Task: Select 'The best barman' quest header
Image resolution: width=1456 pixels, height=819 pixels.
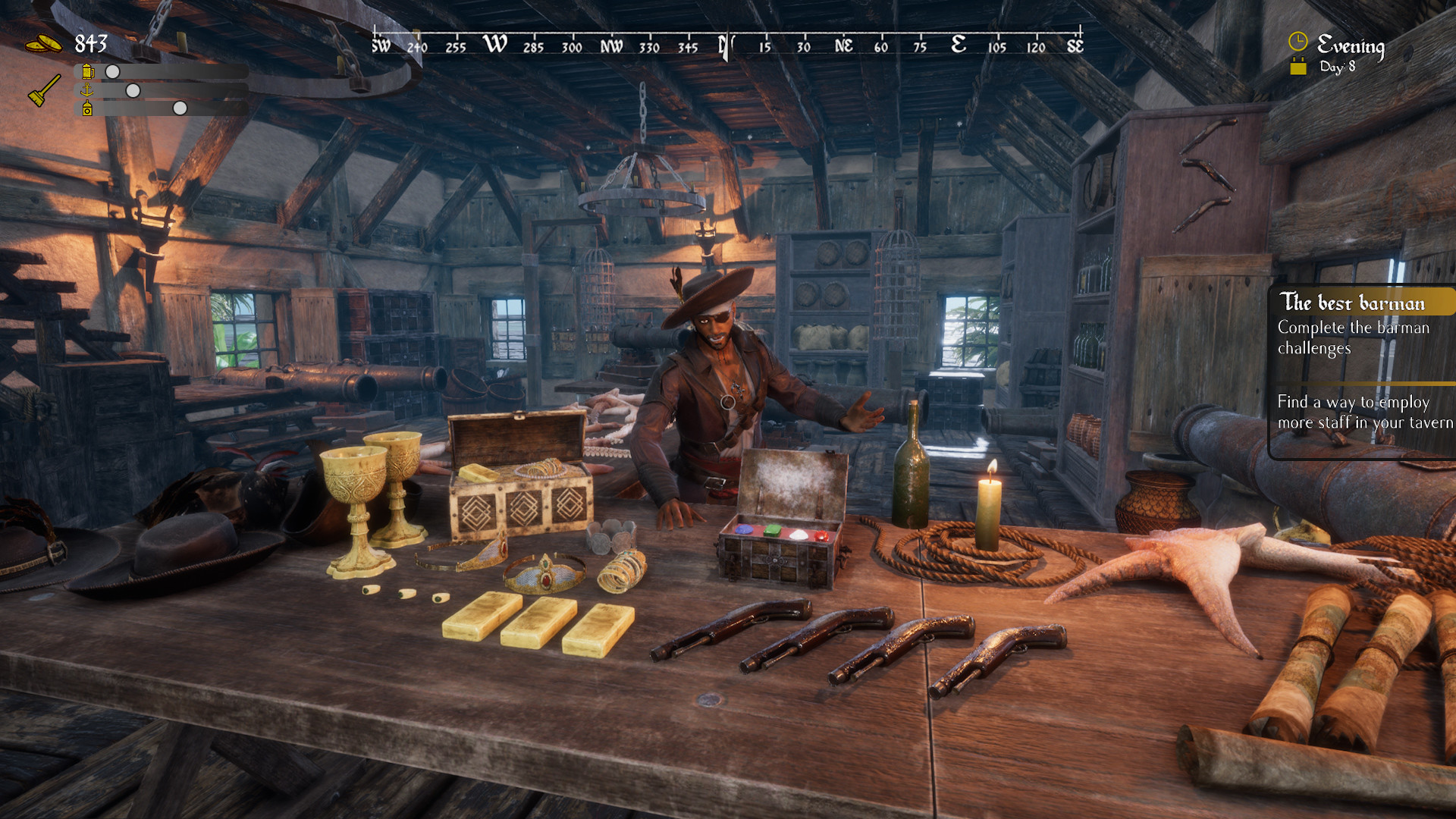Action: point(1351,303)
